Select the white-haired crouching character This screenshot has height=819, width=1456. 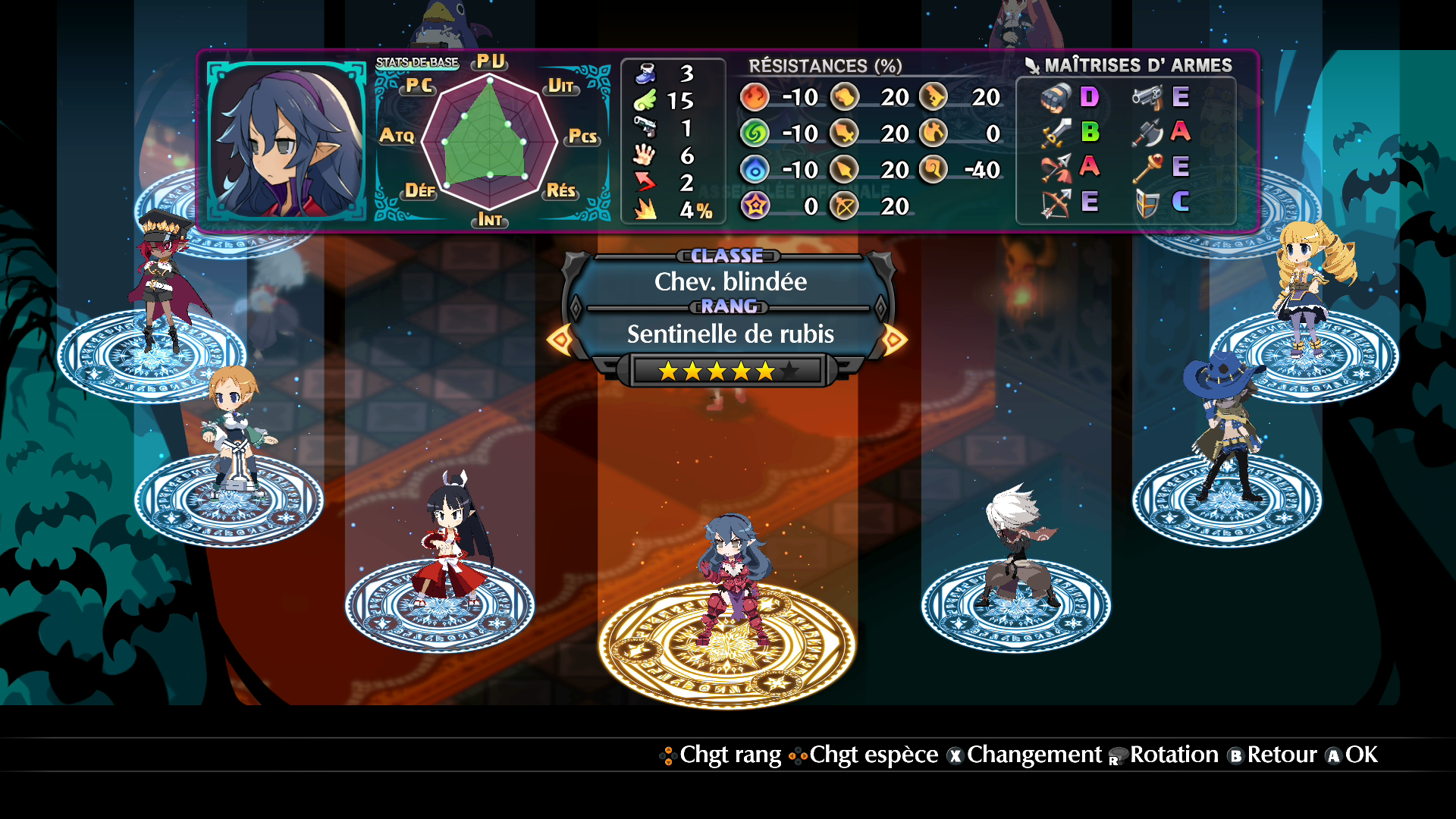[1015, 546]
